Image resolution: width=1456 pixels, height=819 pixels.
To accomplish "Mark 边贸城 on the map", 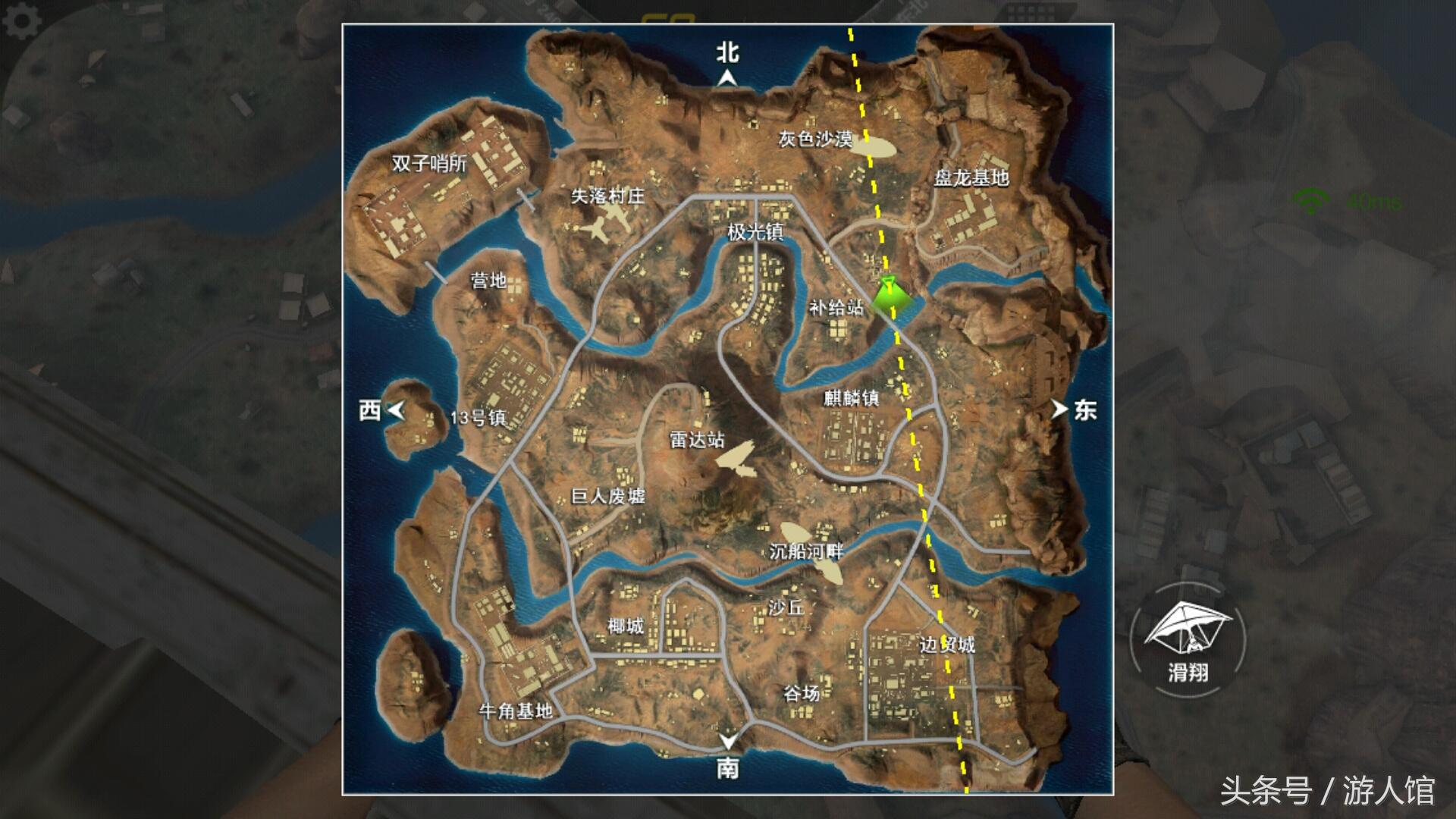I will (x=947, y=645).
